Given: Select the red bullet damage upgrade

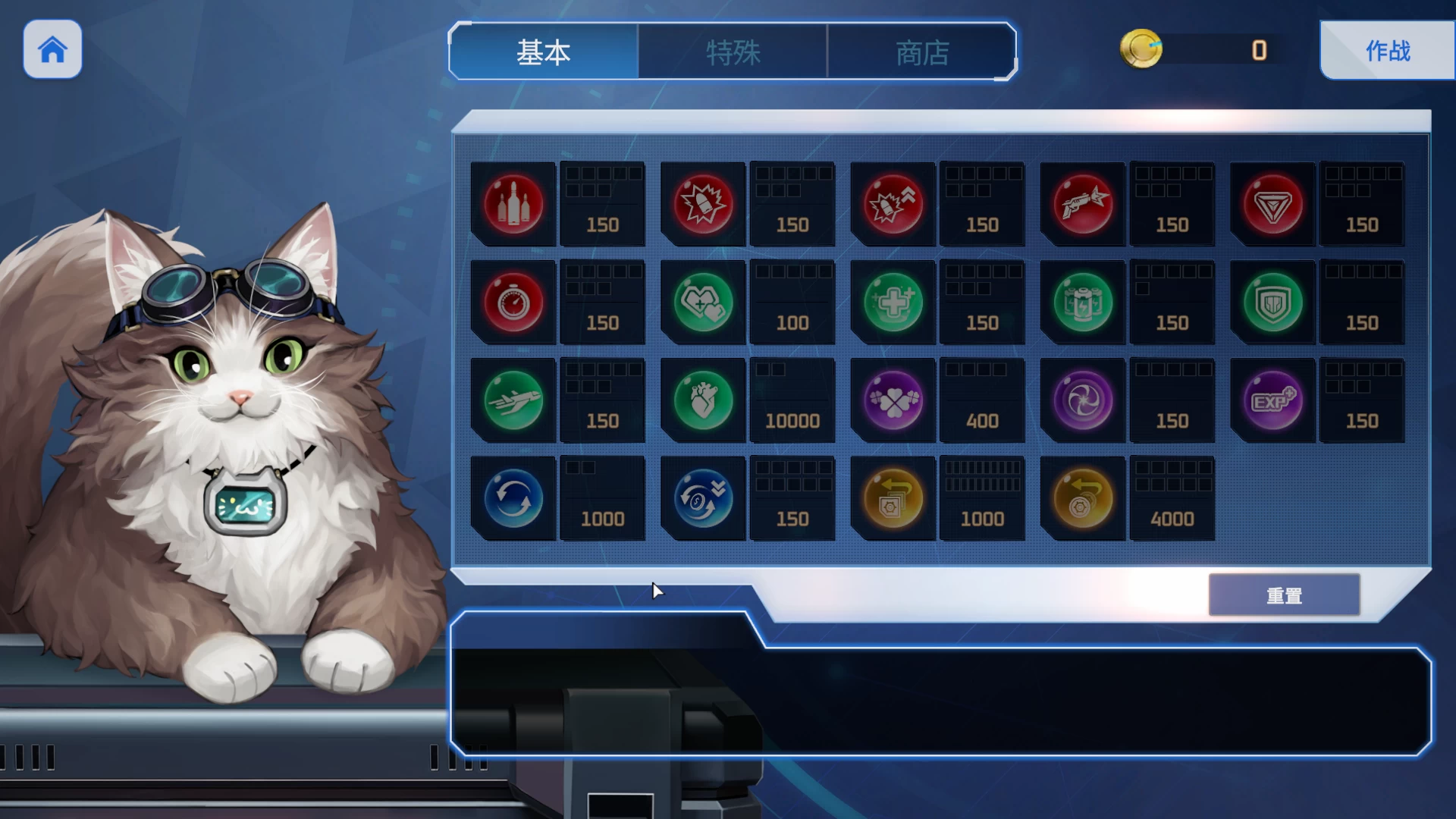Looking at the screenshot, I should 703,203.
